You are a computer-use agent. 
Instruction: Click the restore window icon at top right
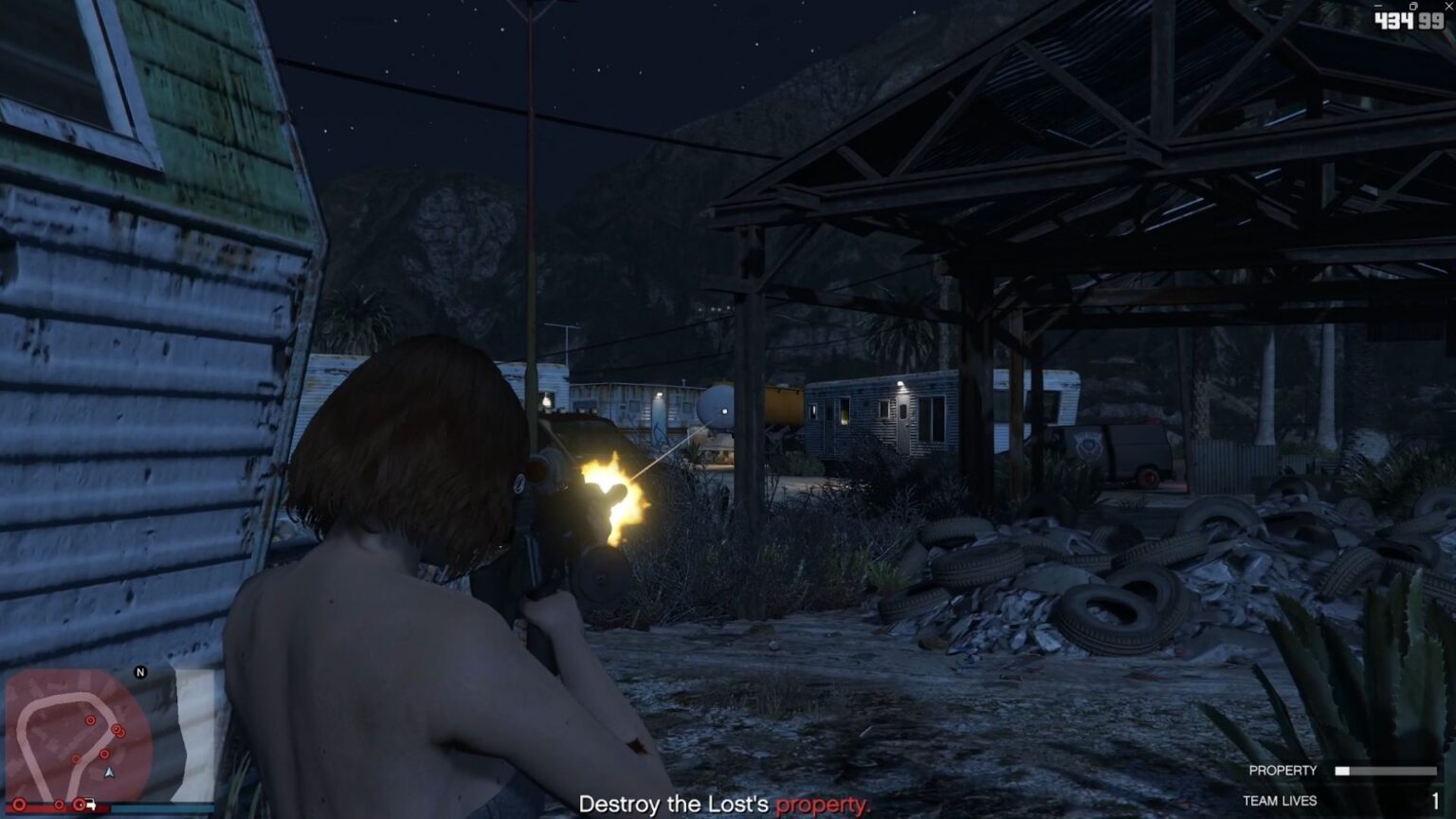pyautogui.click(x=1413, y=6)
